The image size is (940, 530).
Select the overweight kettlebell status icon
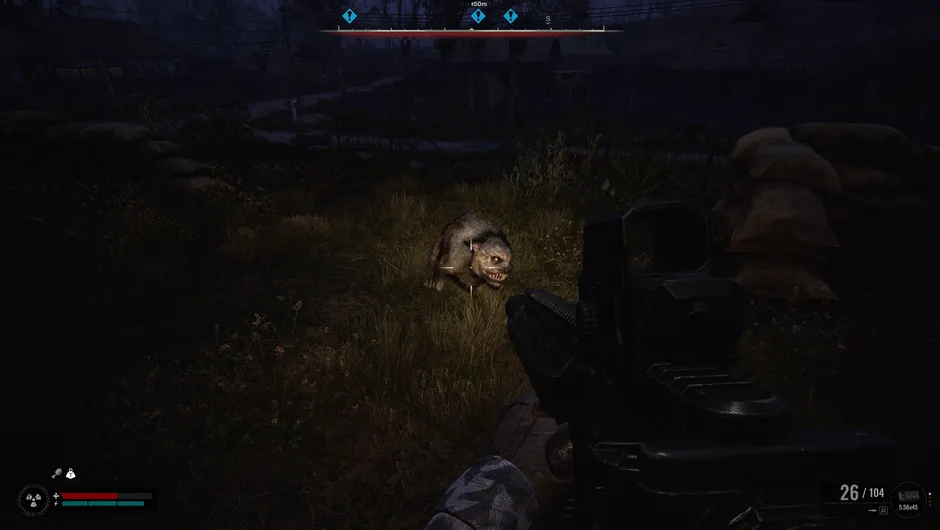(x=71, y=474)
